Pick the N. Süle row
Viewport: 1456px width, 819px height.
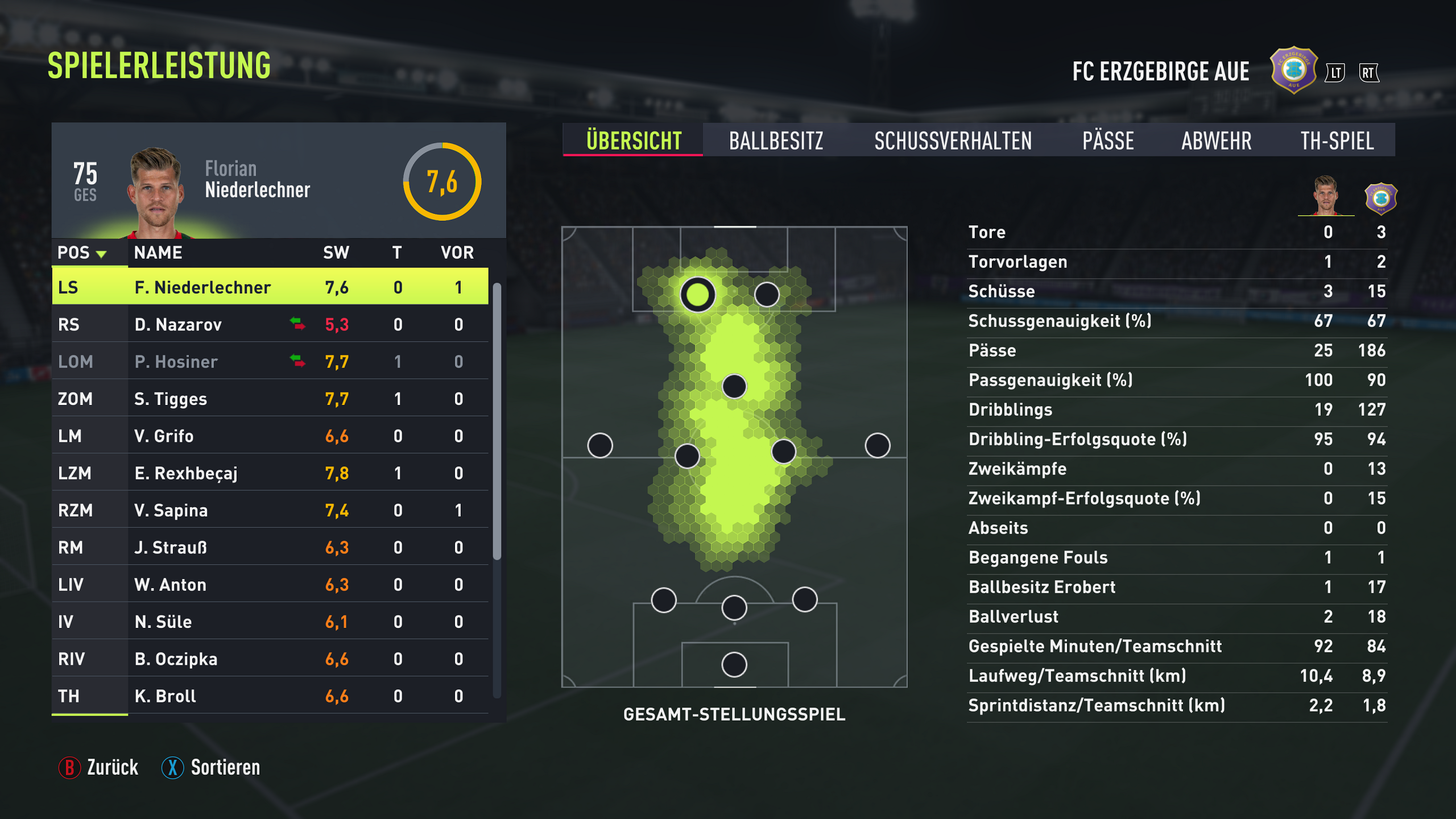270,622
